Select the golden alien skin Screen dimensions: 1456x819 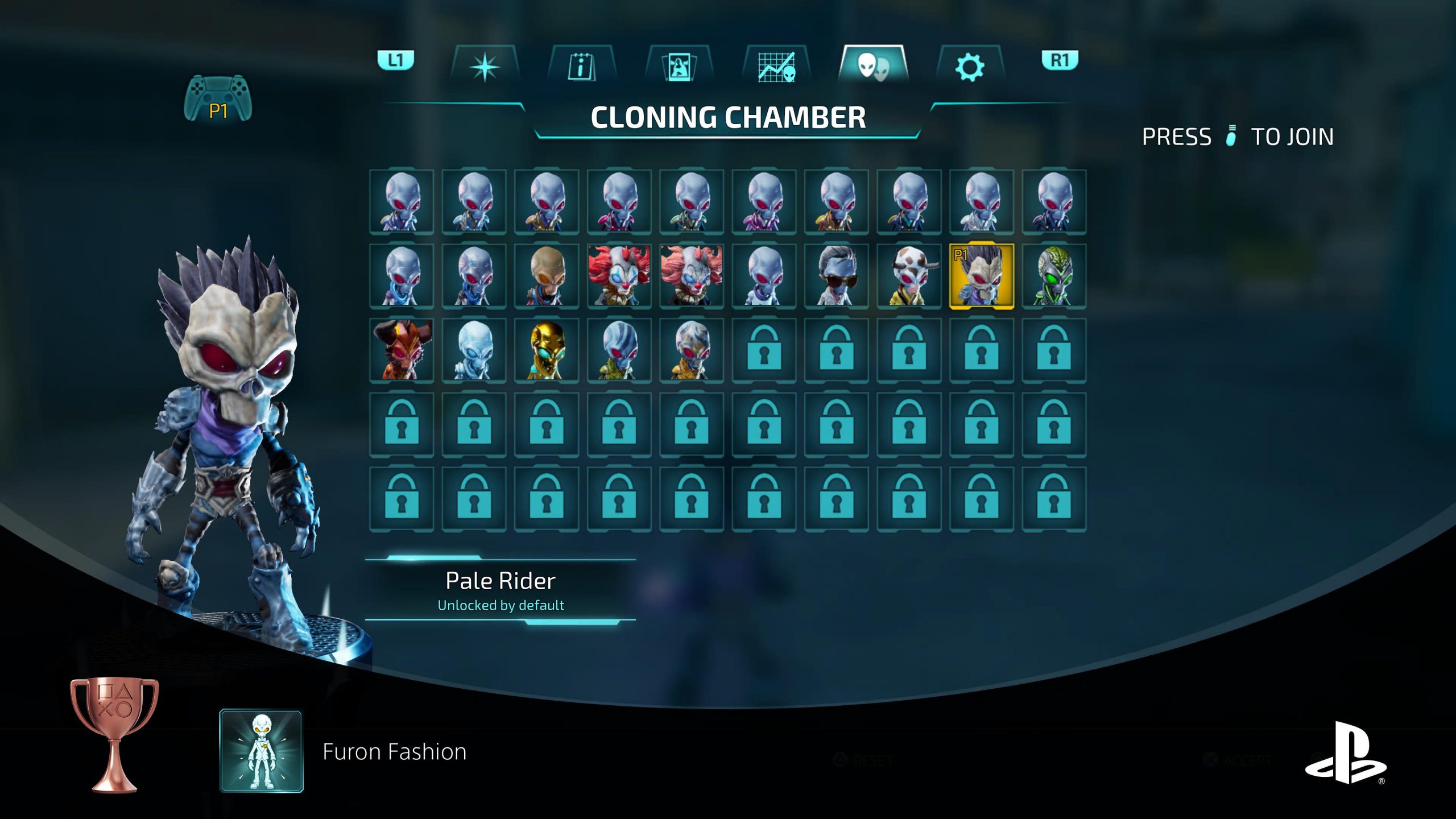click(547, 350)
